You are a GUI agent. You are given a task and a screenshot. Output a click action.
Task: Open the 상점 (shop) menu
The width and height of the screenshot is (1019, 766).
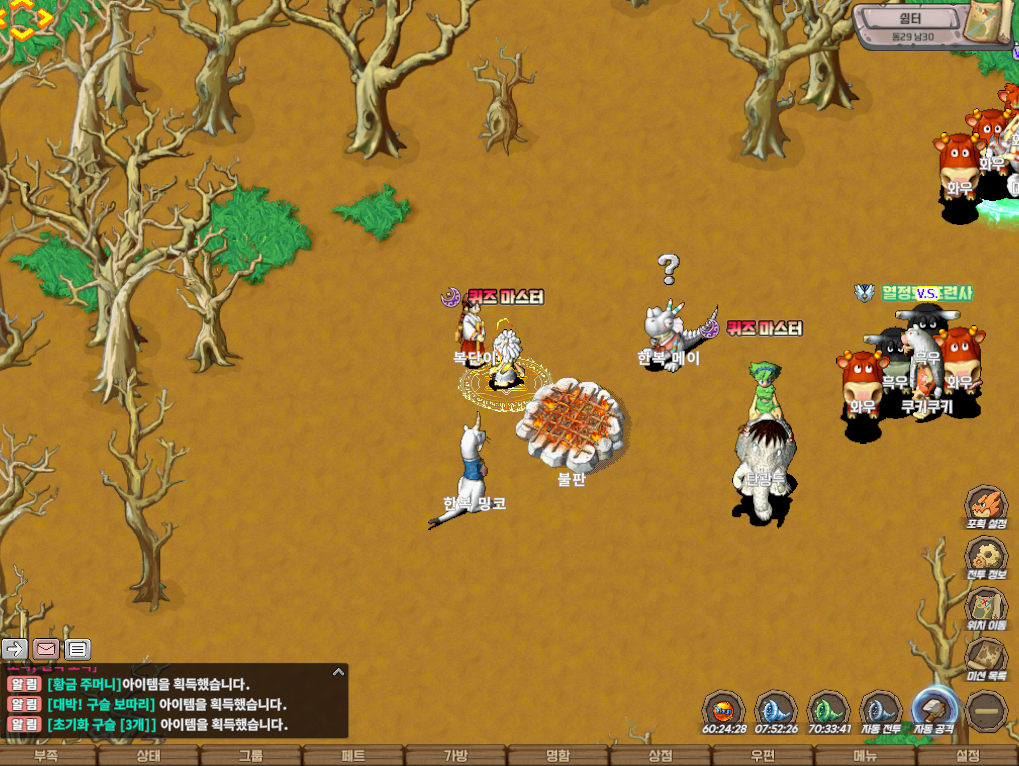pos(660,756)
